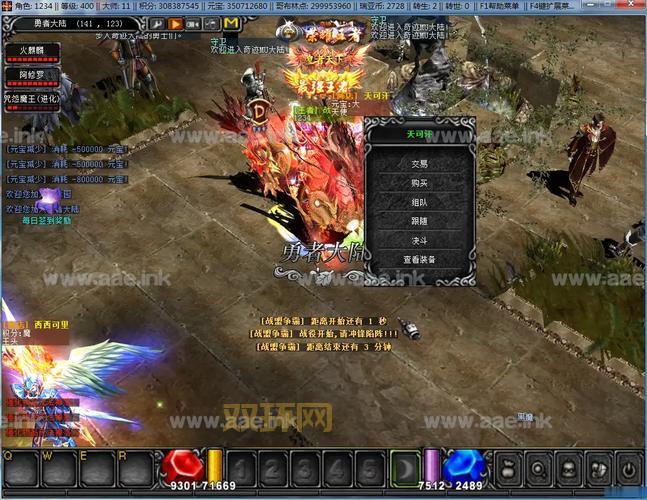This screenshot has height=500, width=647.
Task: Click 每日签到奖励 daily sign-in reward
Action: pos(45,220)
